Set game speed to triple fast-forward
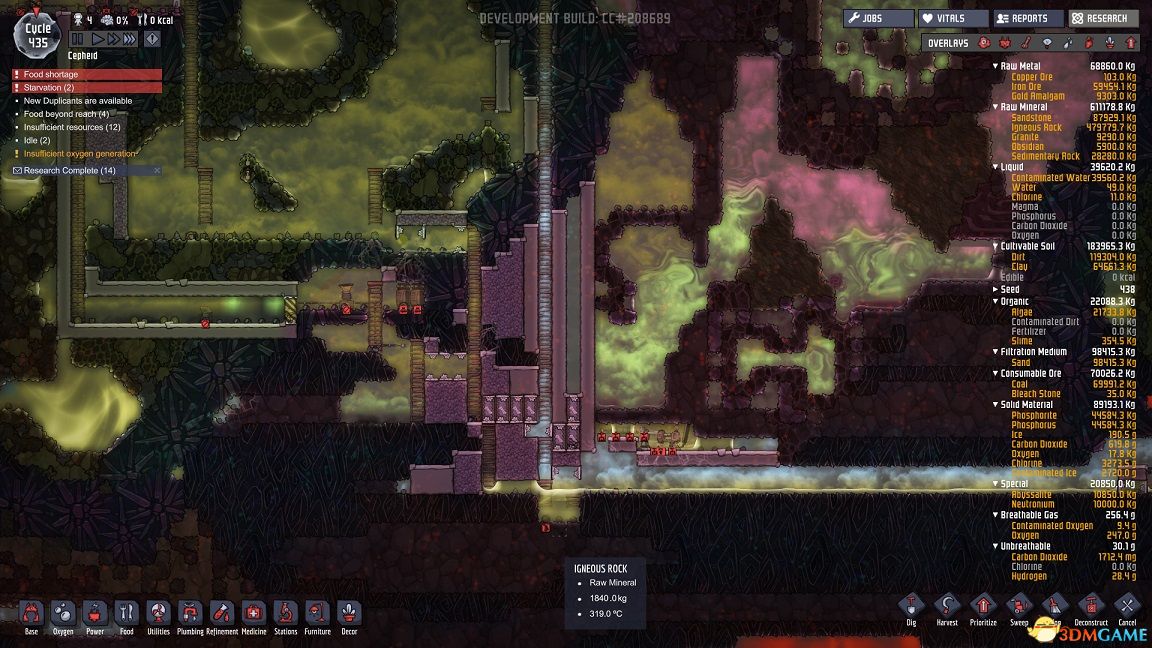The image size is (1152, 648). [130, 39]
